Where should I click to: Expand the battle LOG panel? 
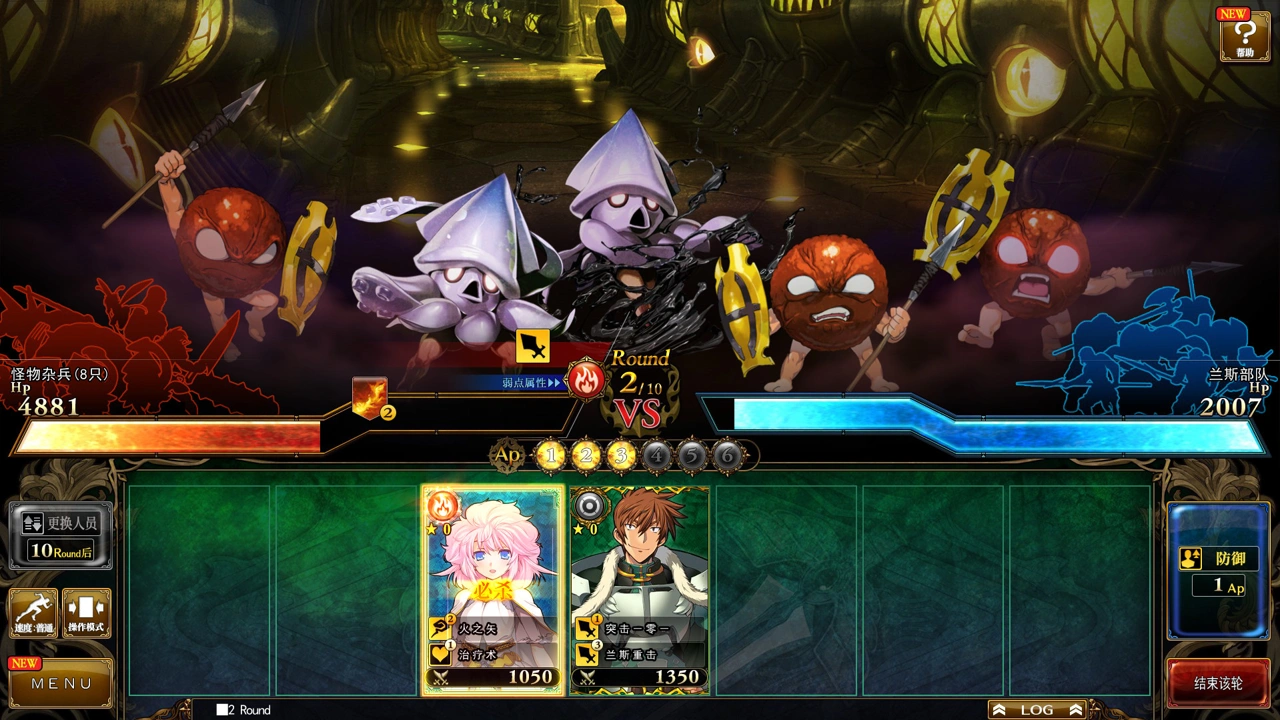(x=1037, y=709)
